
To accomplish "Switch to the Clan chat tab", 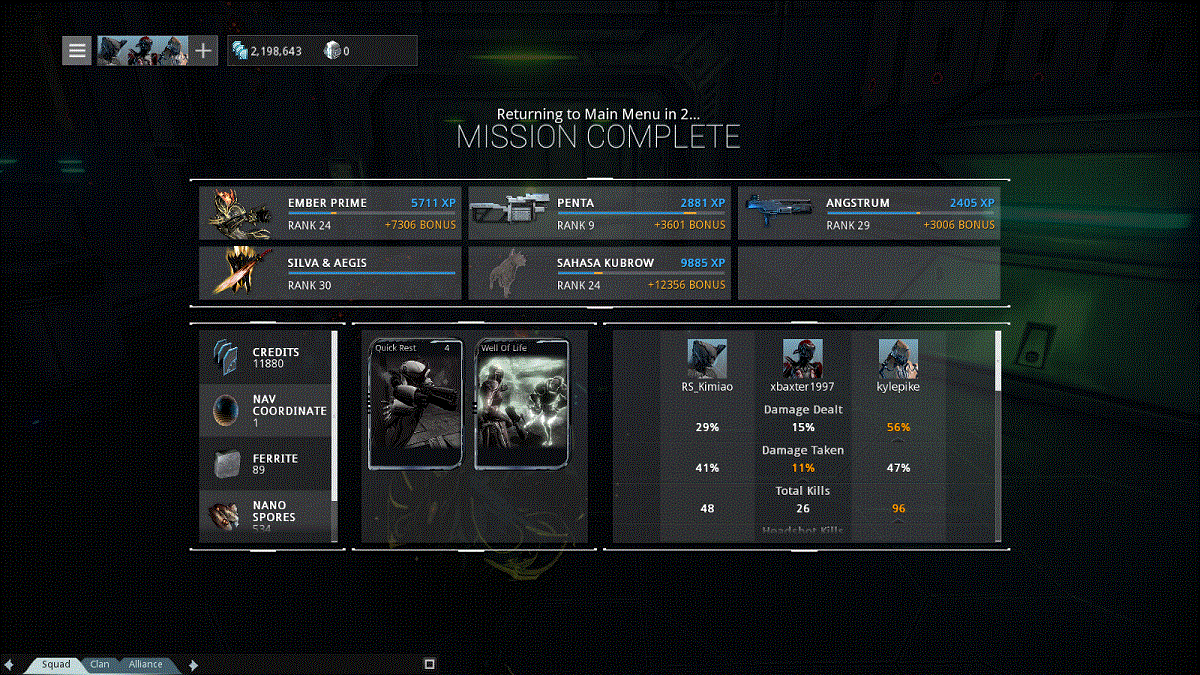I will click(x=100, y=664).
